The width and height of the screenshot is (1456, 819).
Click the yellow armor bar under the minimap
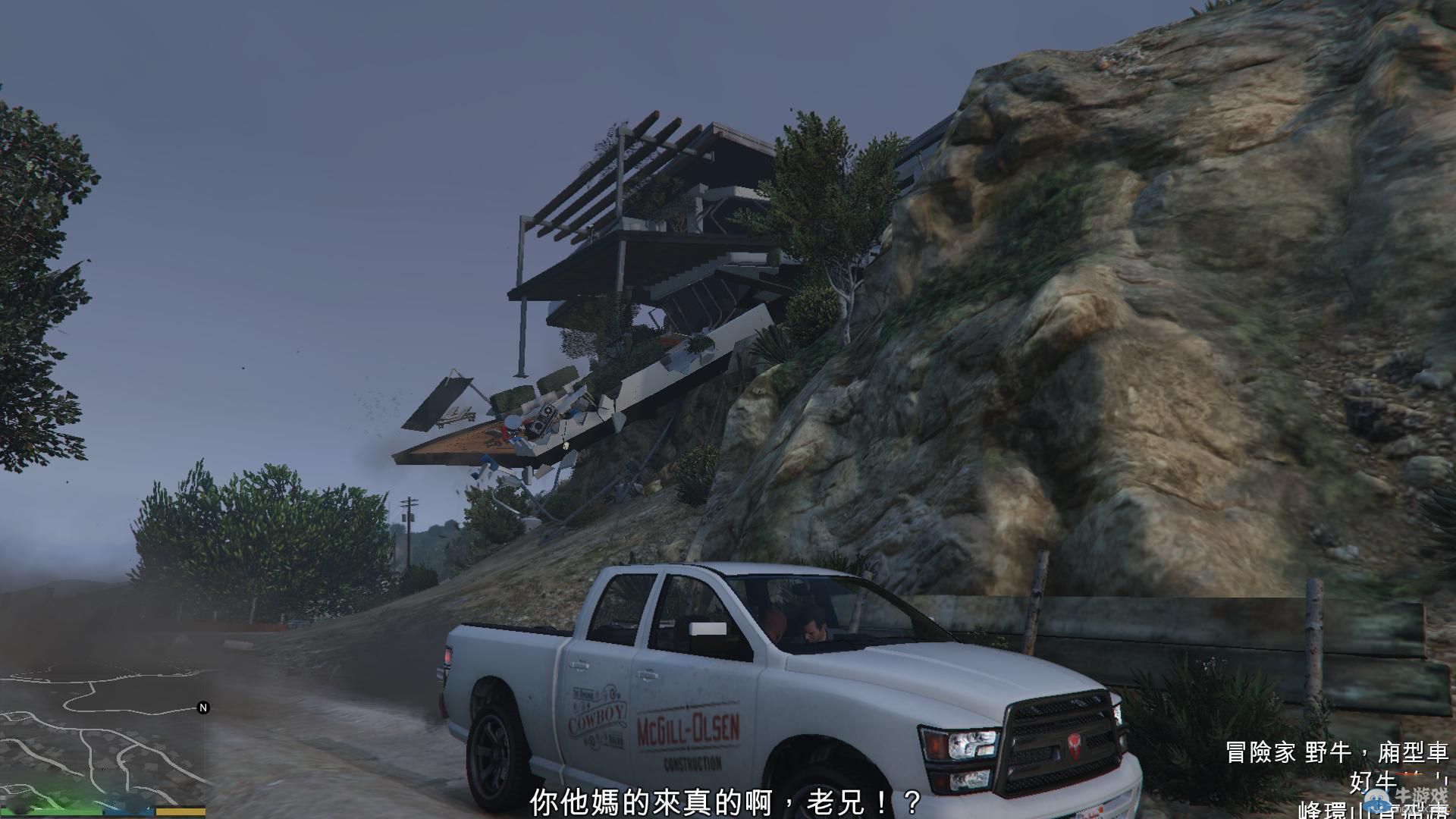click(180, 811)
